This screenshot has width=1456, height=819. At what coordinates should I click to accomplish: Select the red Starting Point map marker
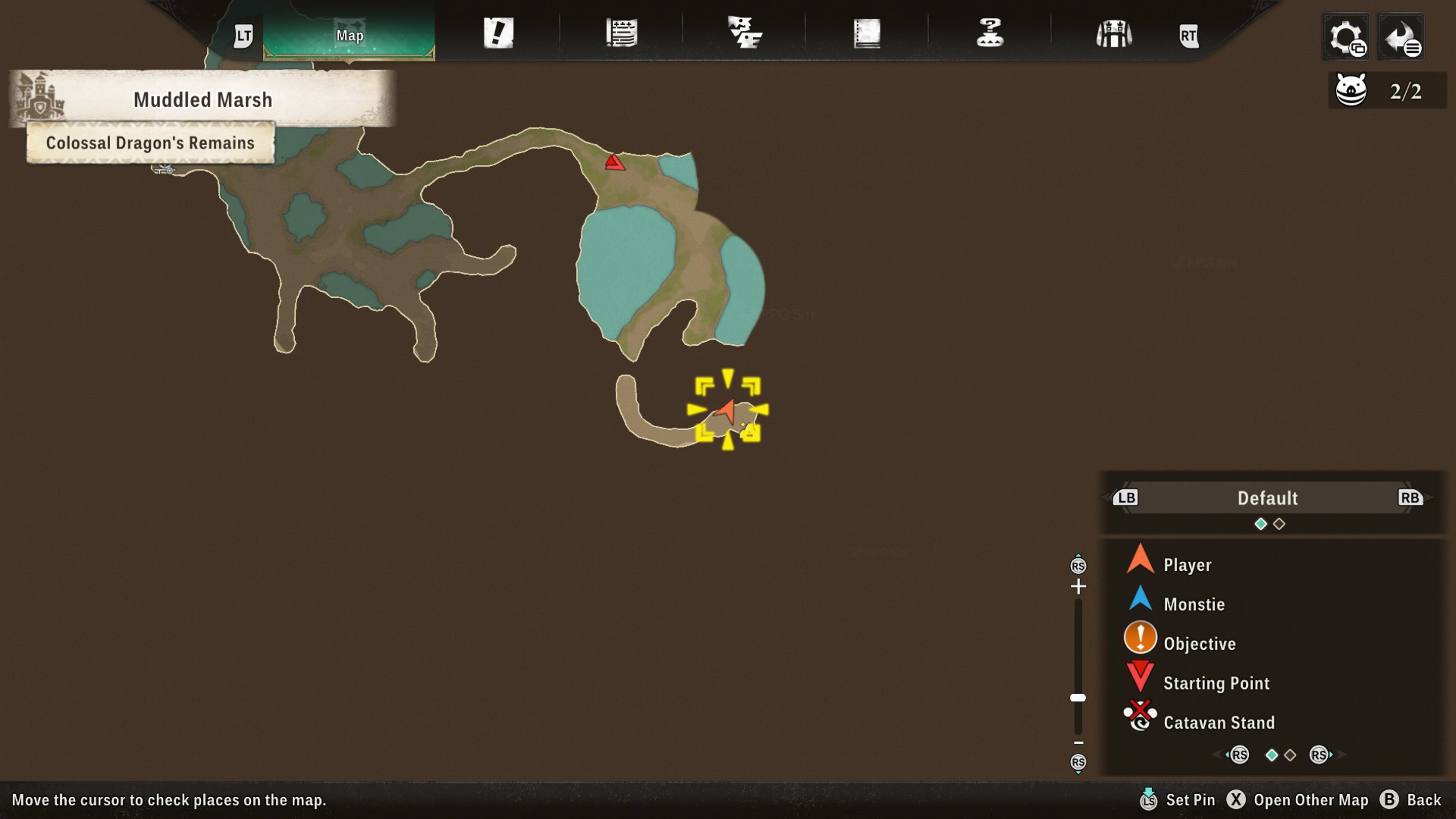pos(614,163)
